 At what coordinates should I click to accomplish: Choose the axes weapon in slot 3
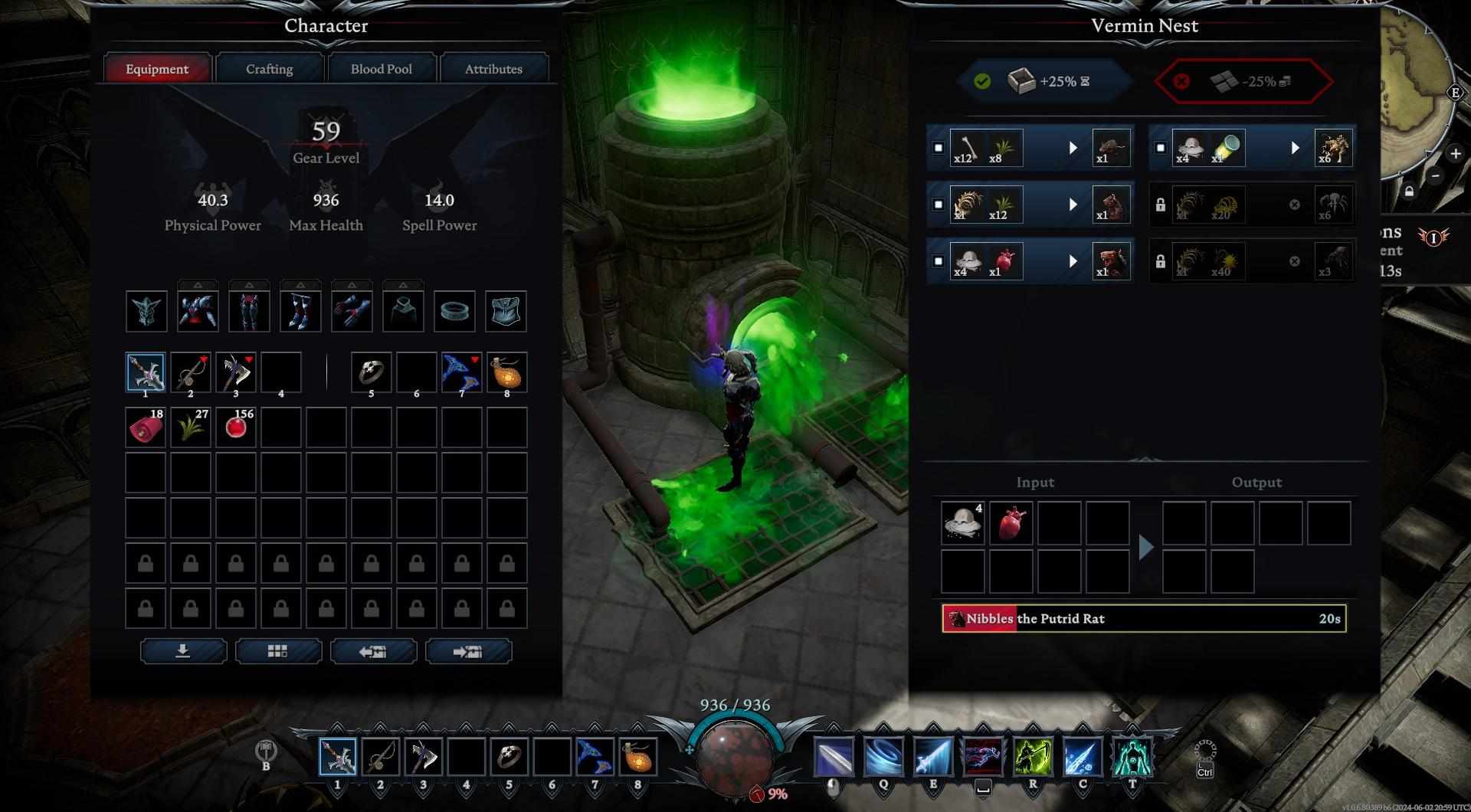pyautogui.click(x=235, y=372)
